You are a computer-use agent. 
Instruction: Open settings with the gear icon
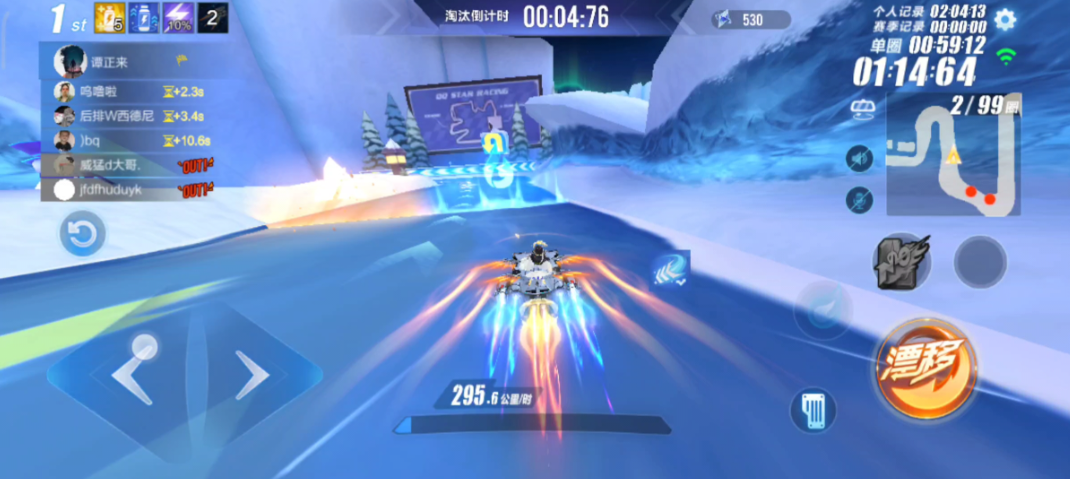(x=1005, y=19)
